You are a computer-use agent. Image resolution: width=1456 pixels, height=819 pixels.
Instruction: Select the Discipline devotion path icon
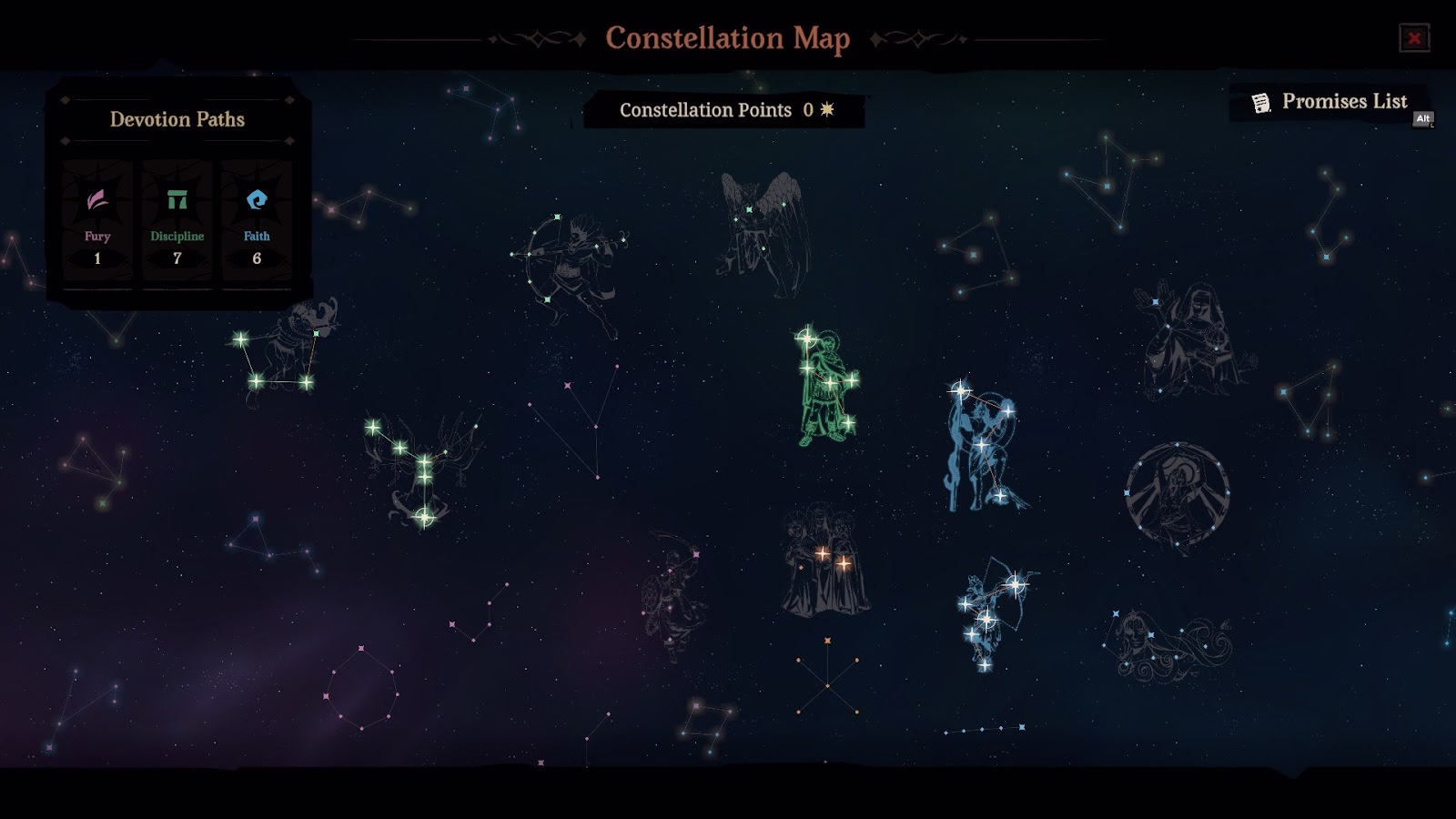click(x=176, y=200)
